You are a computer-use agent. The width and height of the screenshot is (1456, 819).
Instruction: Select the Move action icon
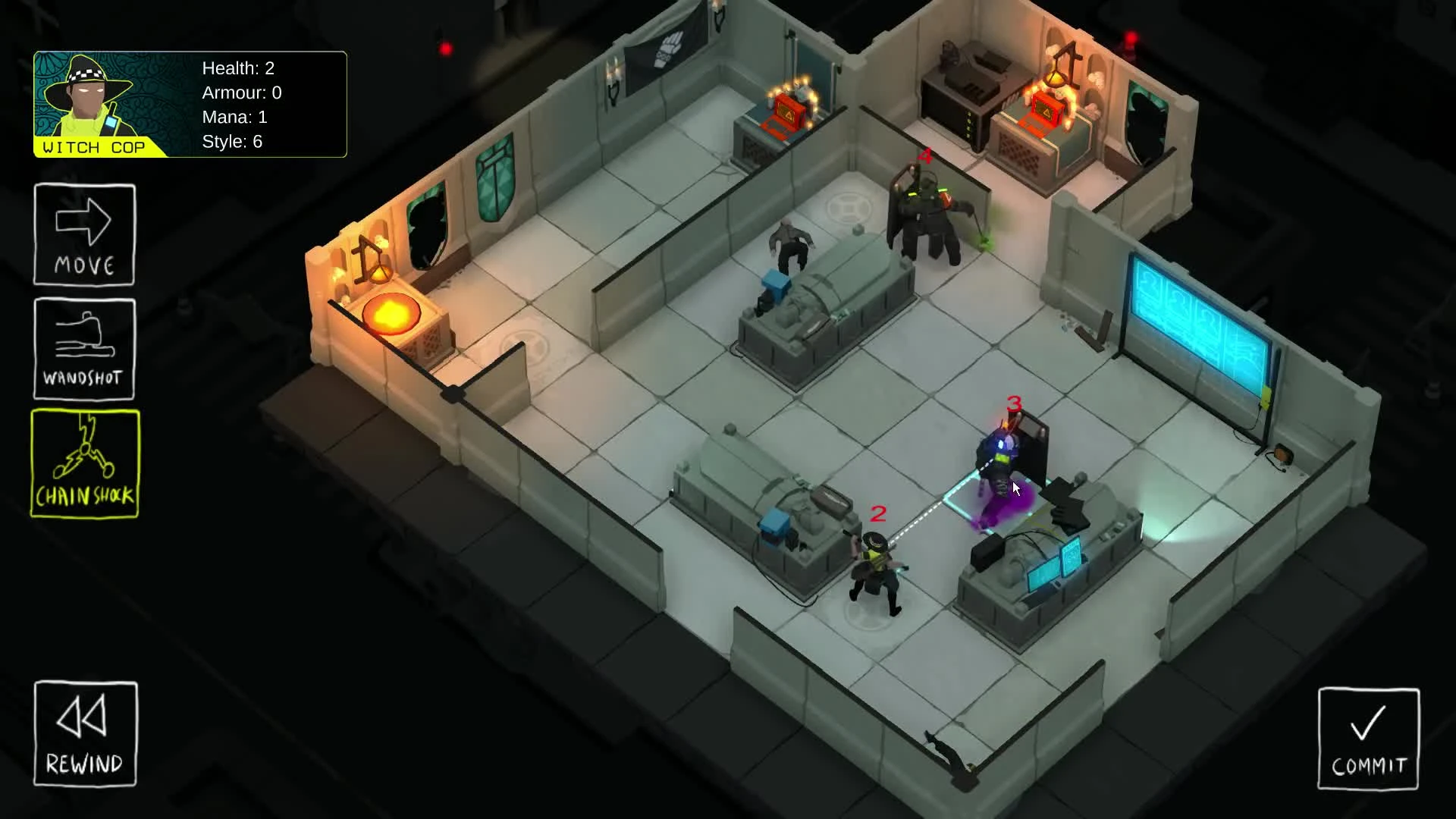point(84,234)
